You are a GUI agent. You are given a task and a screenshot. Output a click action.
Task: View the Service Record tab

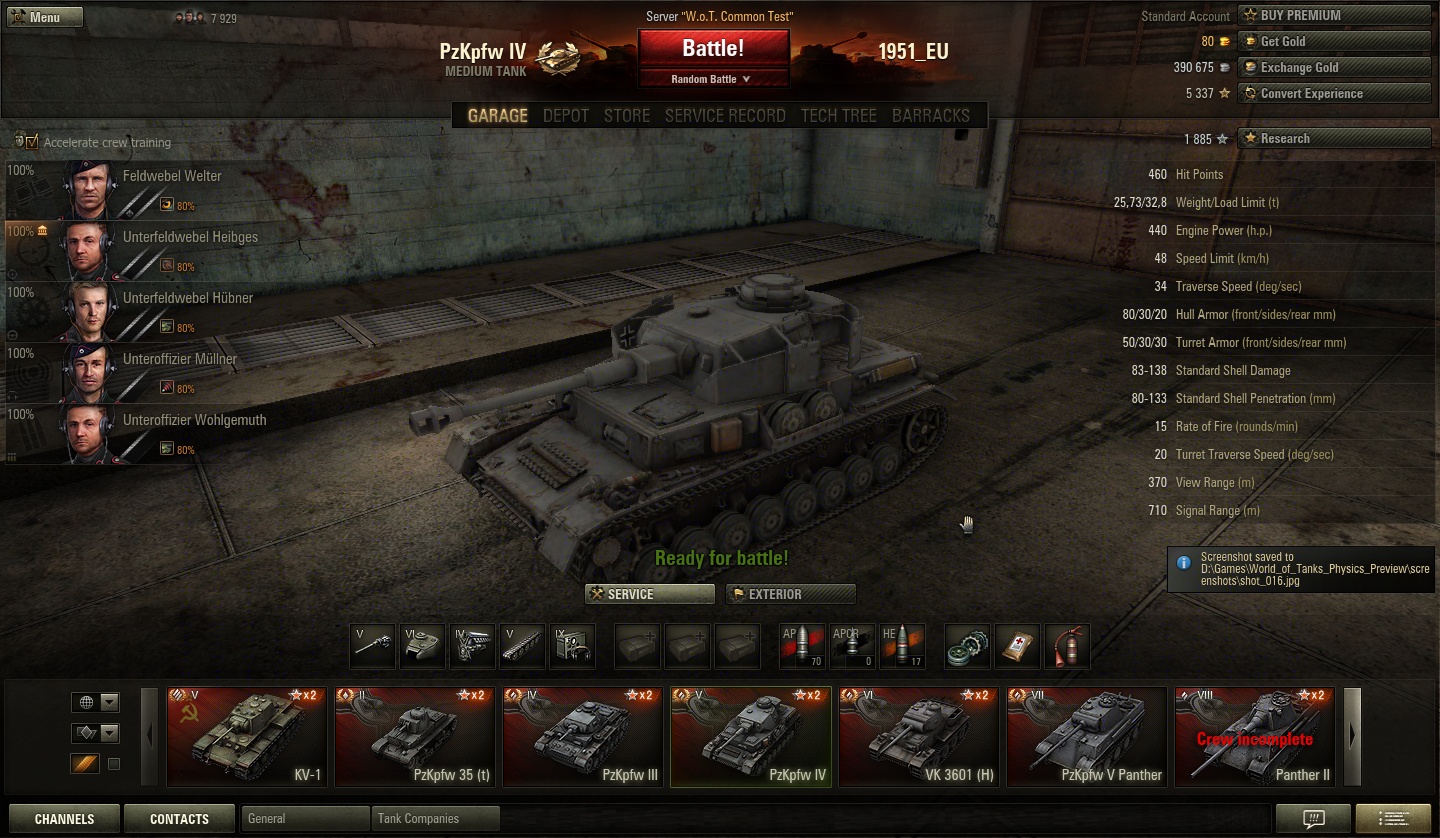[x=725, y=115]
